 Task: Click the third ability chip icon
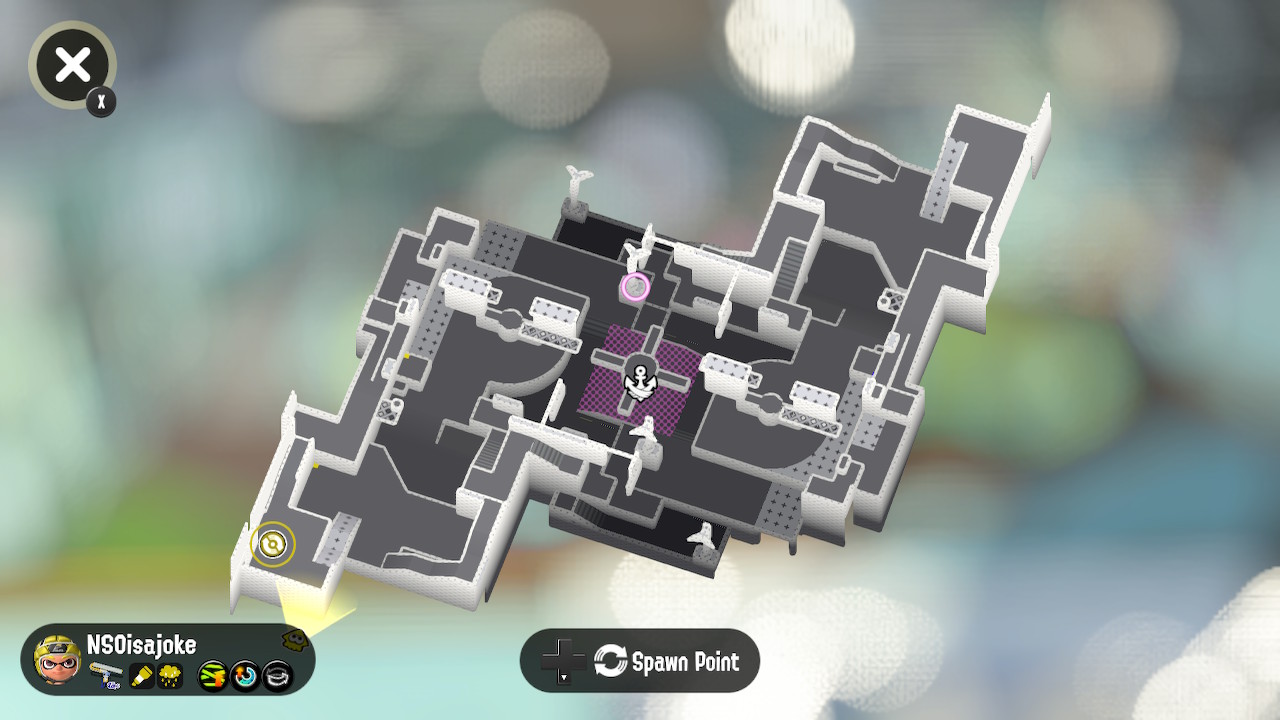point(275,676)
